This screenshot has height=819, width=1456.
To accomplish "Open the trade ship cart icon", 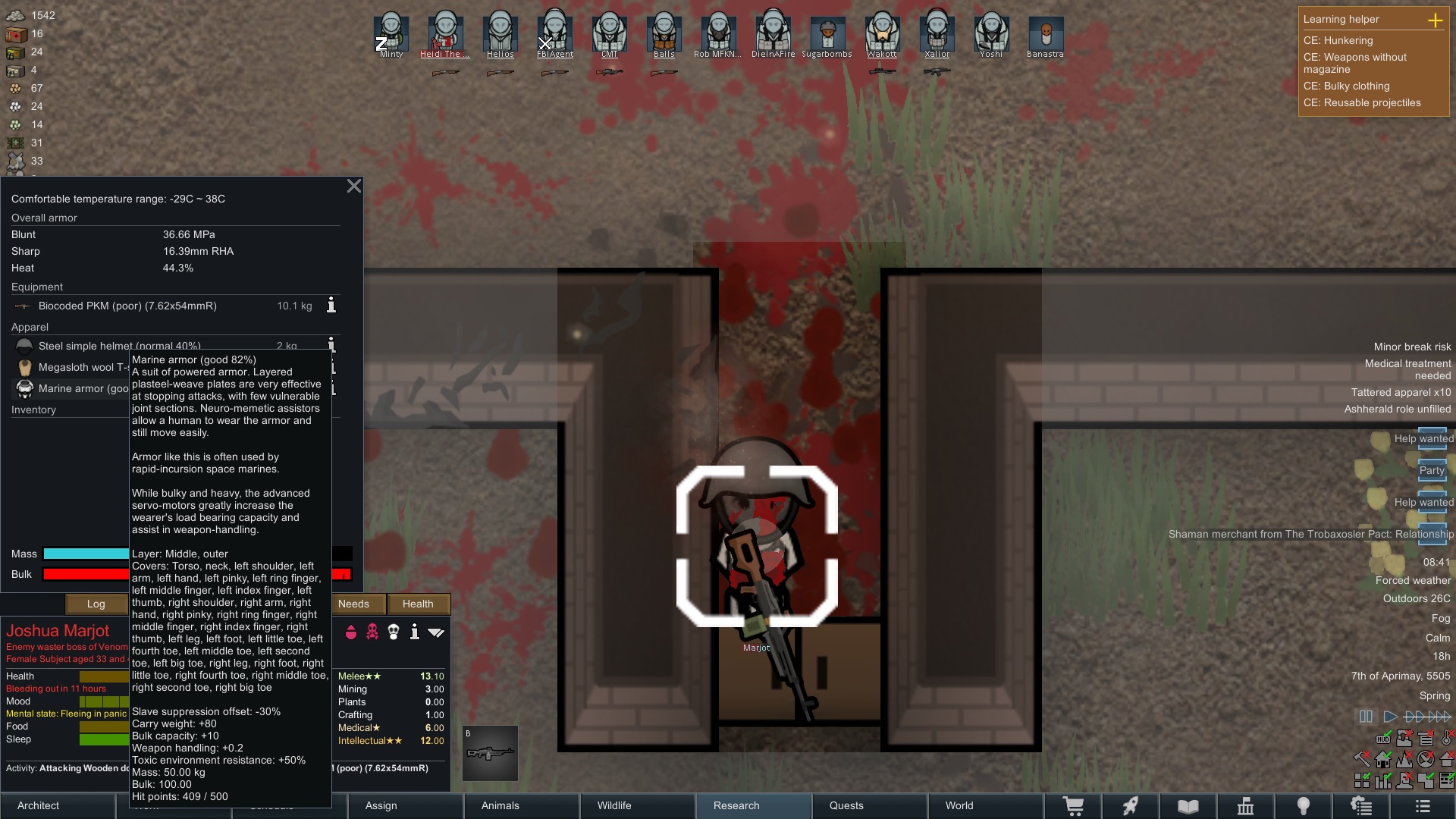I will point(1074,805).
